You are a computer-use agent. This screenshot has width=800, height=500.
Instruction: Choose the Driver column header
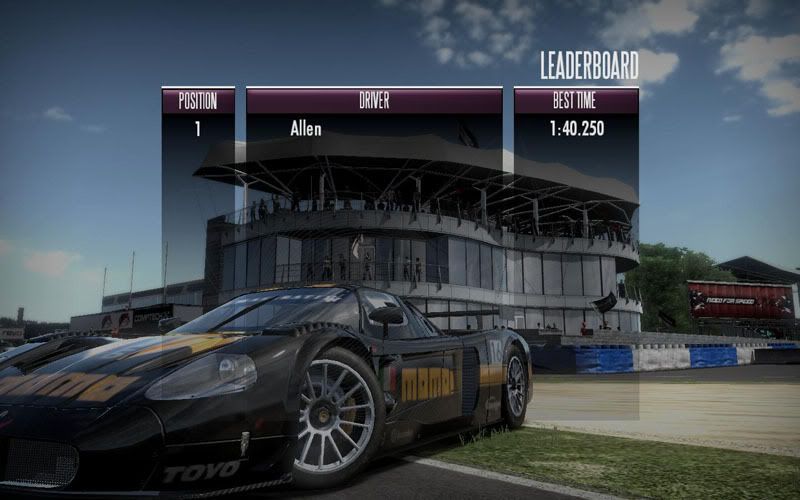(x=374, y=100)
